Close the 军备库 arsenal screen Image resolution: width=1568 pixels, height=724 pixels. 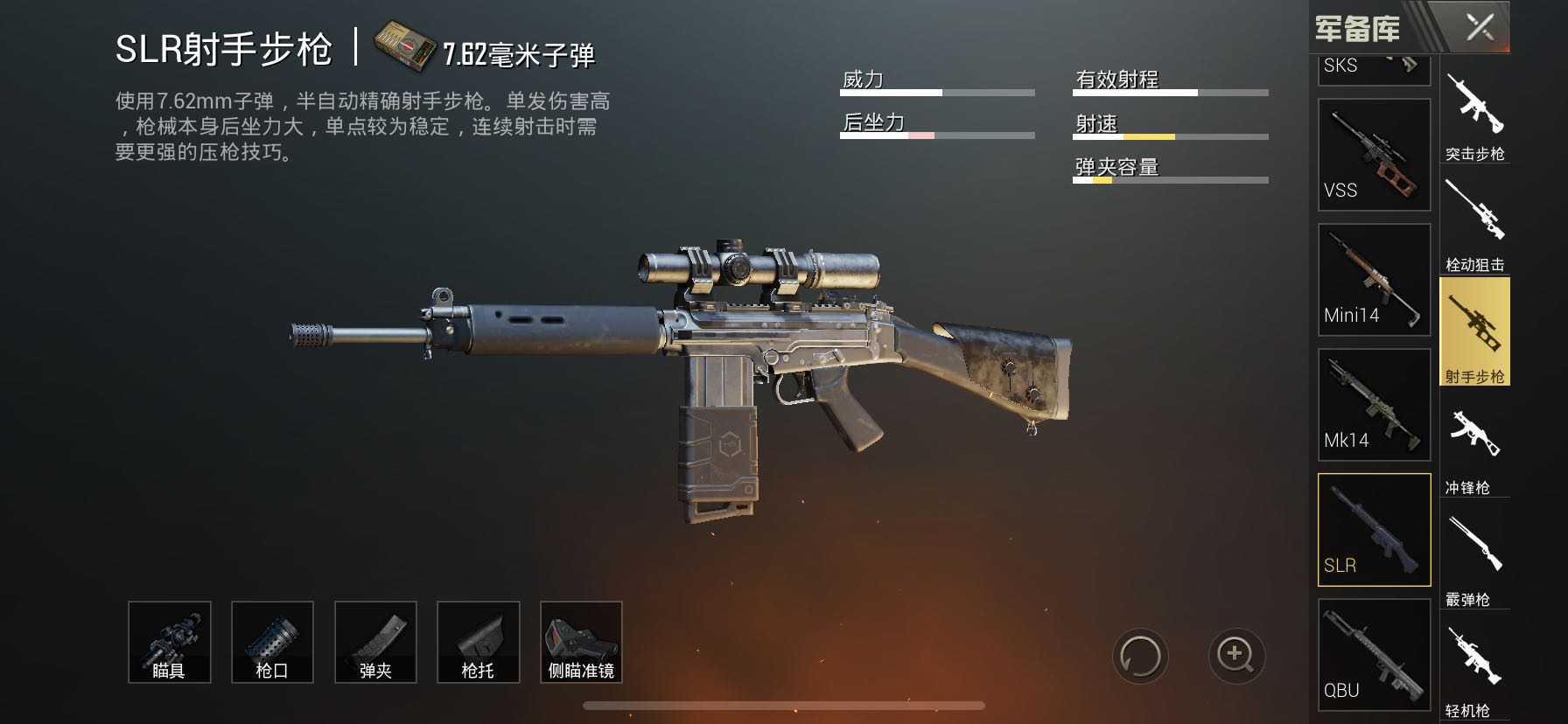tap(1480, 28)
